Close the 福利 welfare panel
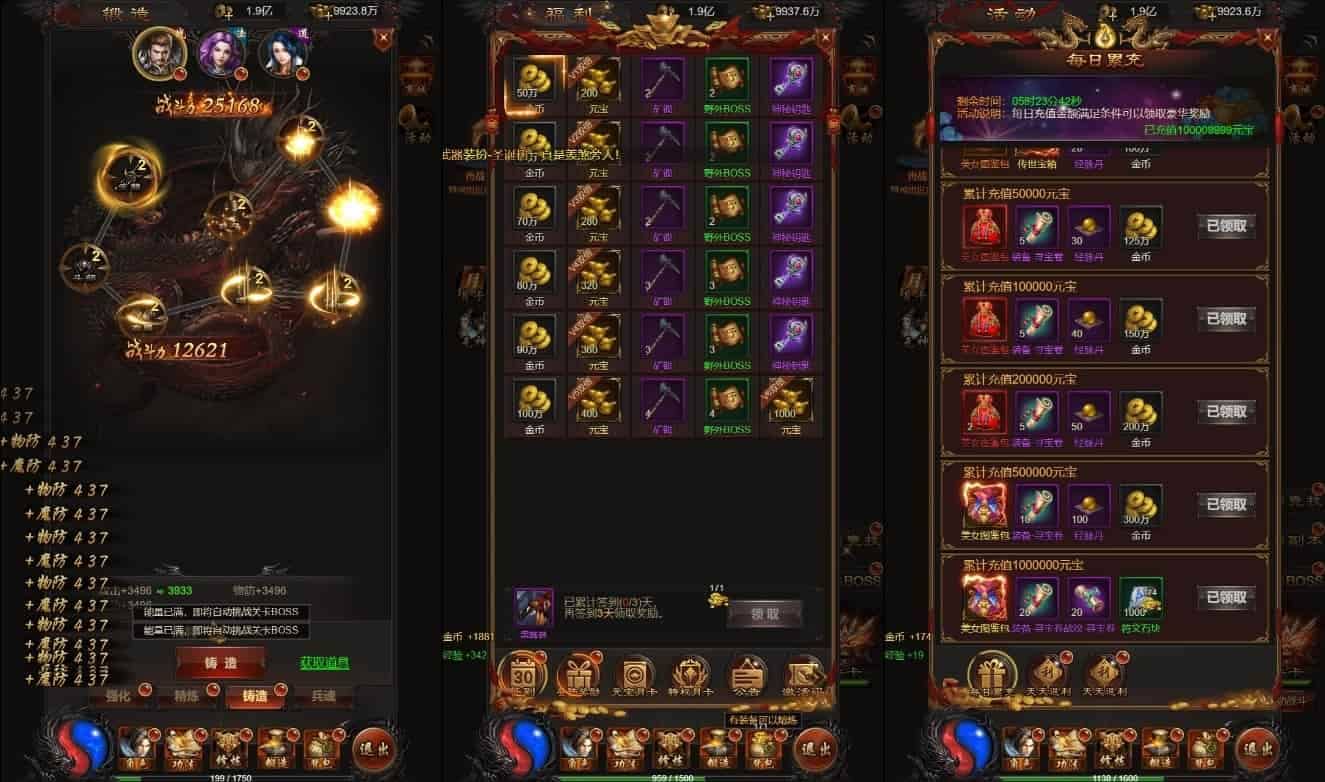The image size is (1325, 782). tap(826, 40)
